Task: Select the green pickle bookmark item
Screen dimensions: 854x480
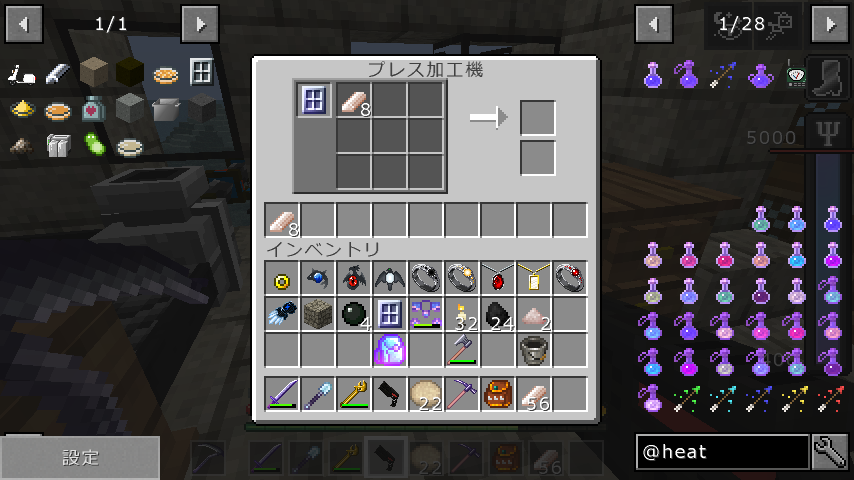Action: 93,144
